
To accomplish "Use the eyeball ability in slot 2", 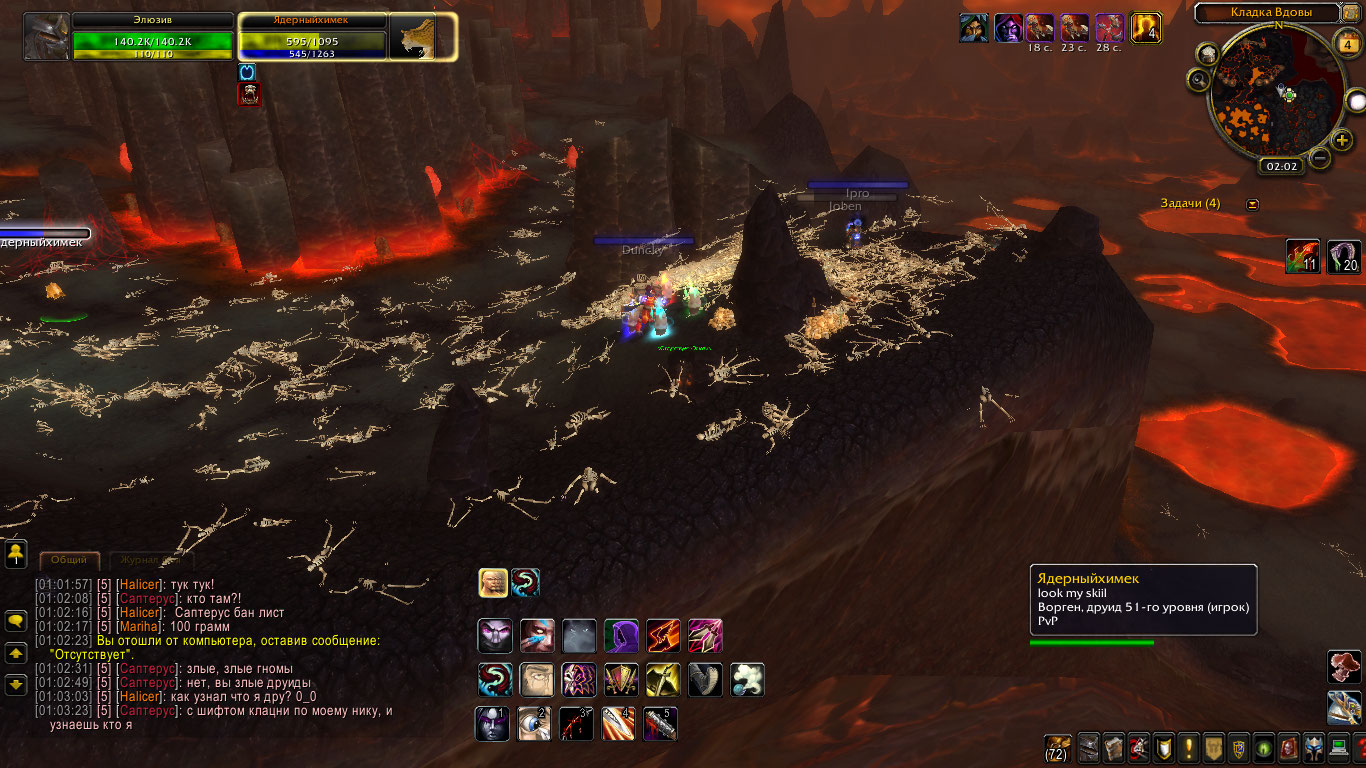I will 534,723.
